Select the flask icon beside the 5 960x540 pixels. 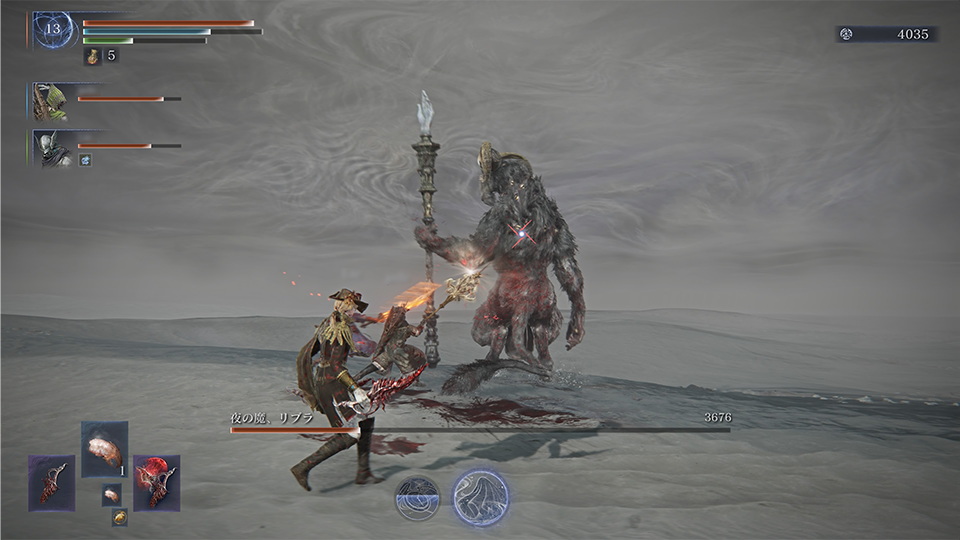tap(93, 56)
